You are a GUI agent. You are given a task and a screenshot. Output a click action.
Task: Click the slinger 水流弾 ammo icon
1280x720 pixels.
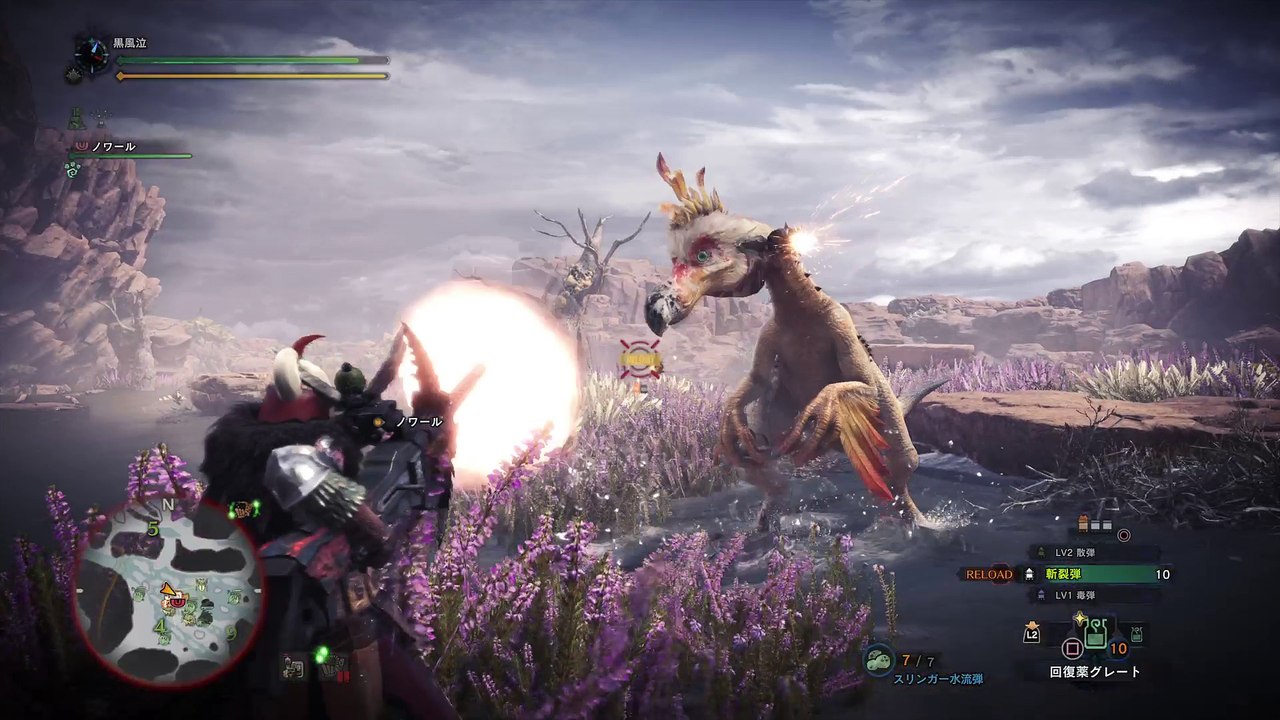881,660
